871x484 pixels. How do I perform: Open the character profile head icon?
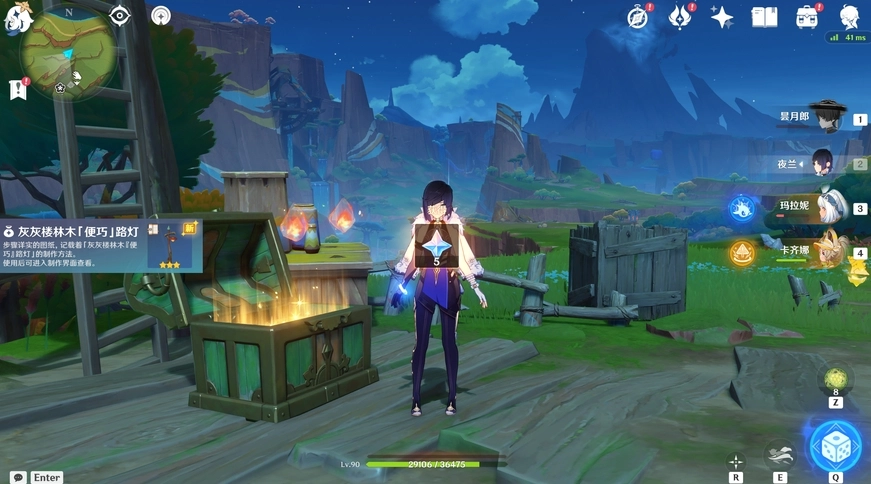(849, 16)
